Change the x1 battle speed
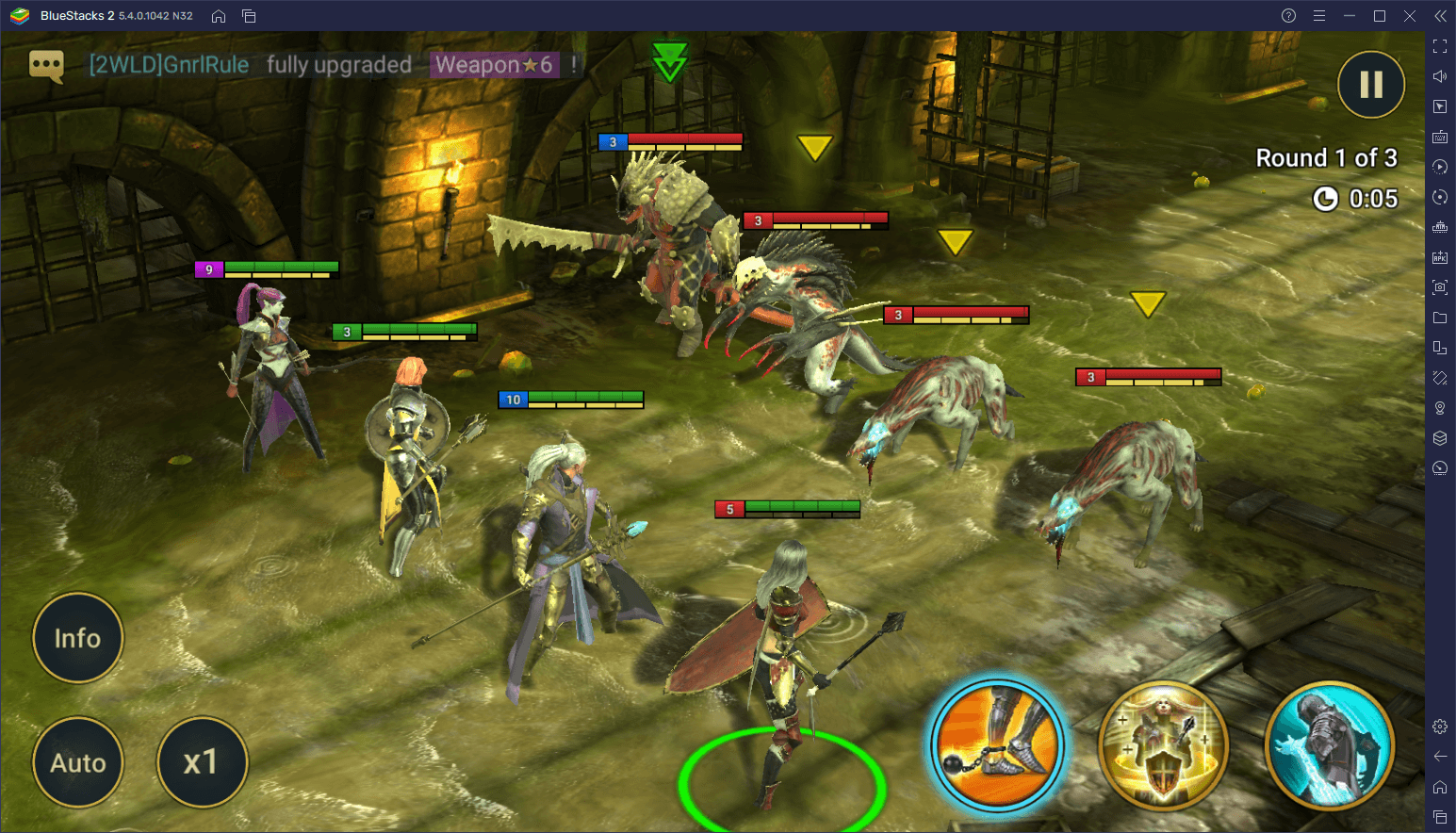1456x833 pixels. (202, 762)
